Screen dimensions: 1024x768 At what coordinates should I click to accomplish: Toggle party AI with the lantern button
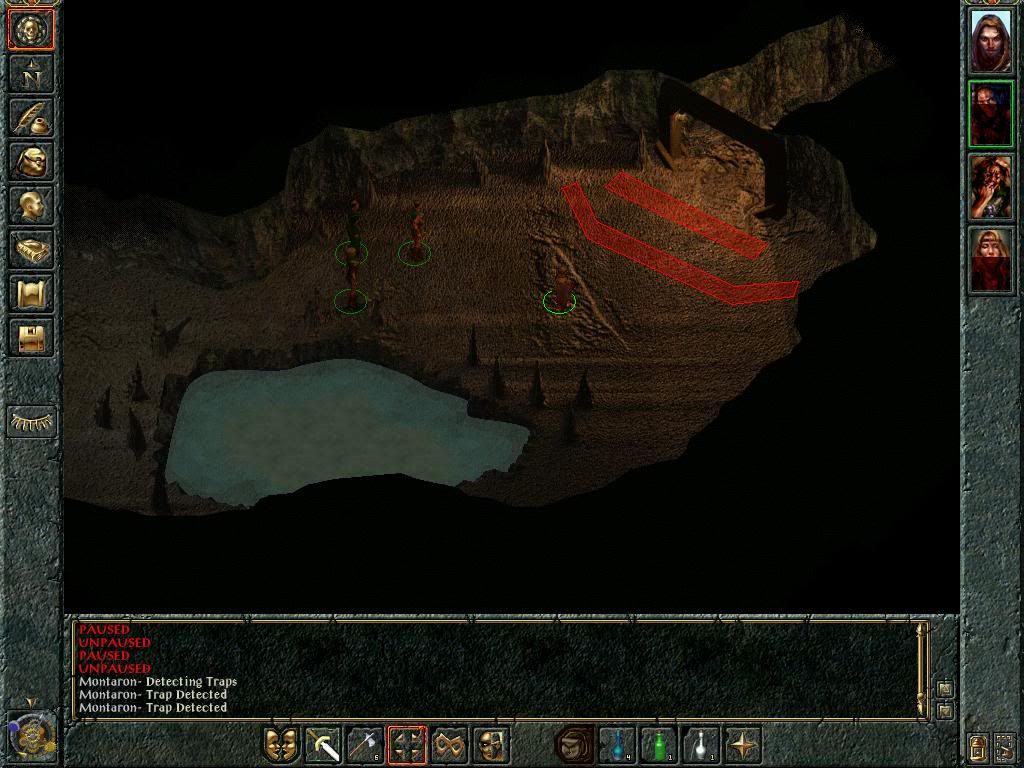pyautogui.click(x=977, y=746)
